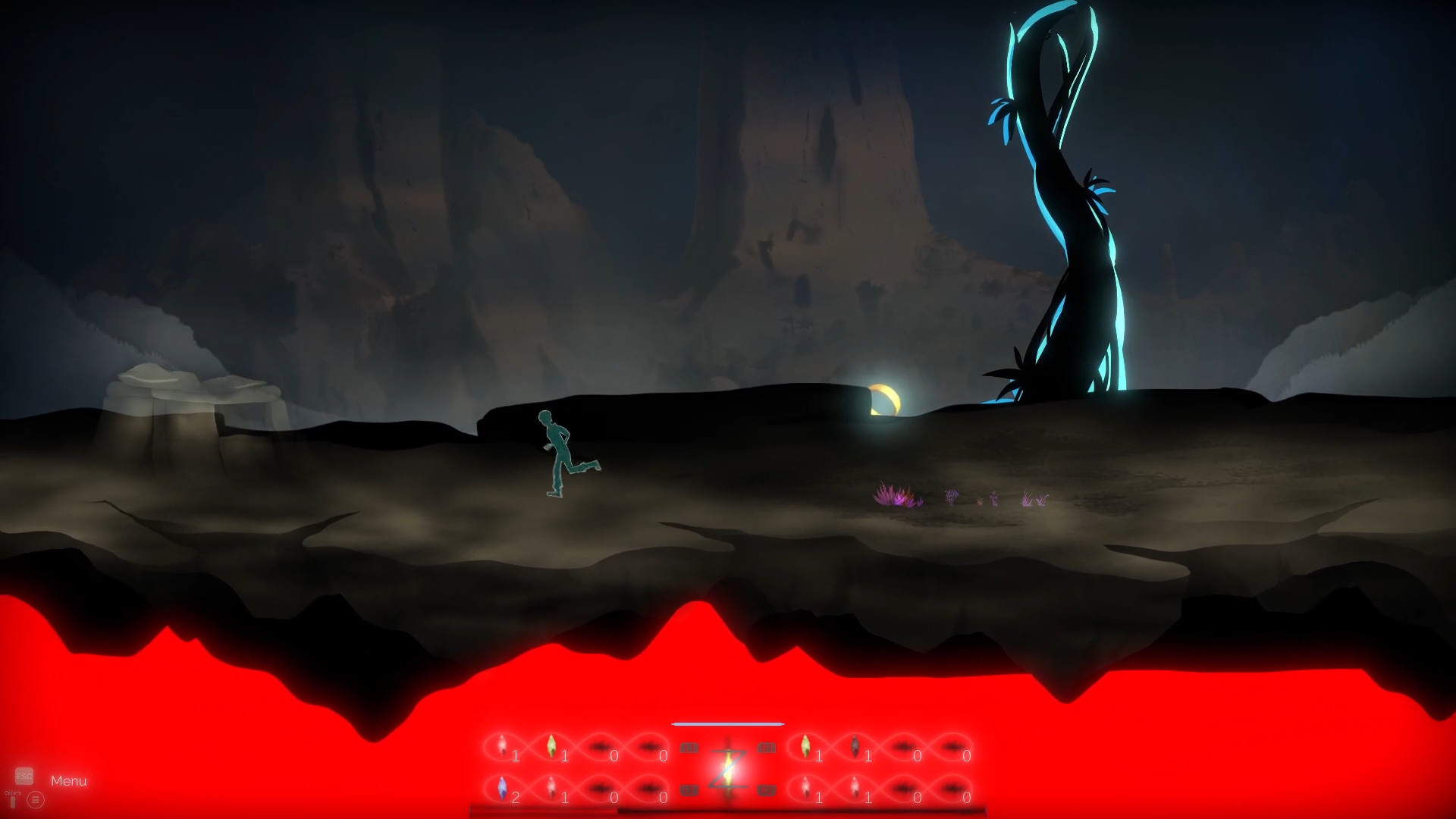Select the pink crystal counter icon
The height and width of the screenshot is (819, 1456).
point(502,747)
